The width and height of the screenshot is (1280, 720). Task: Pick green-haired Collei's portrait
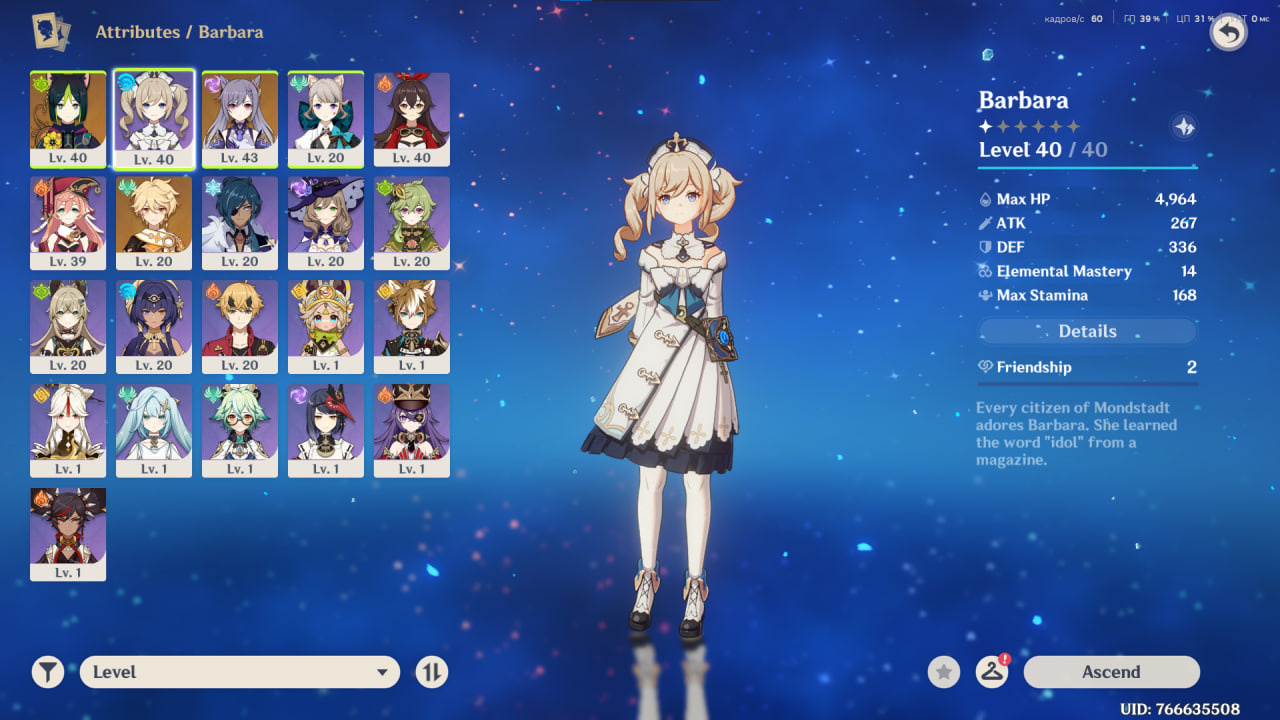412,222
